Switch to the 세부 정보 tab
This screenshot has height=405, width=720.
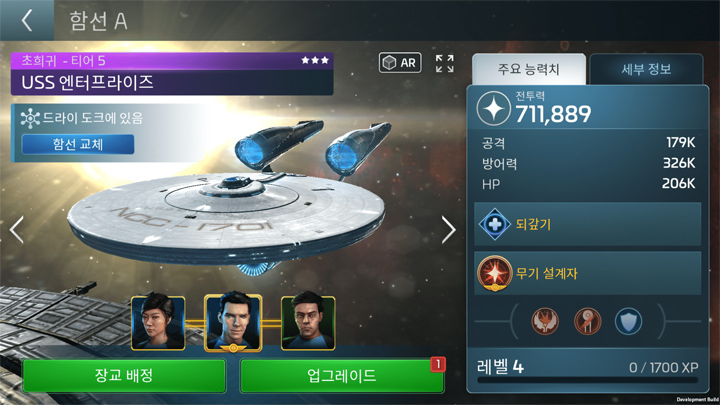click(646, 70)
